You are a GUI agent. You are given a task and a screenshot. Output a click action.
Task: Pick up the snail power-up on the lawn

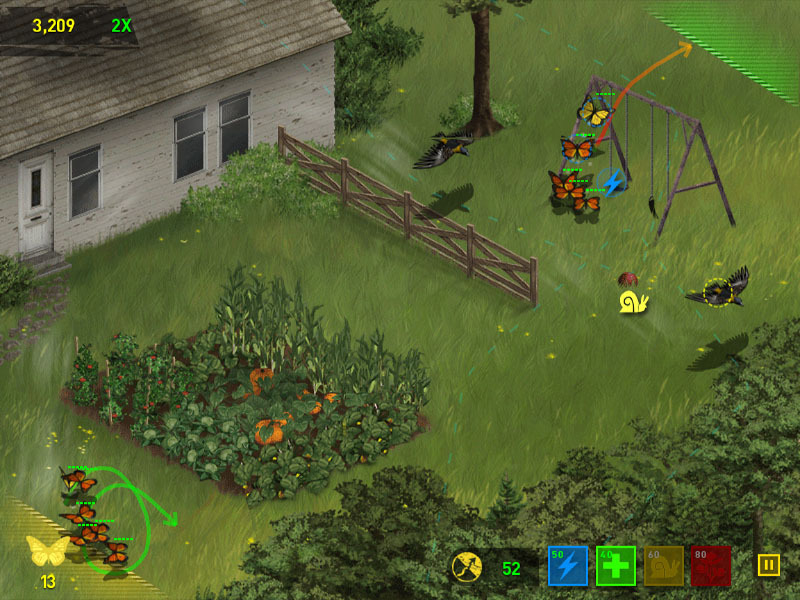click(634, 302)
